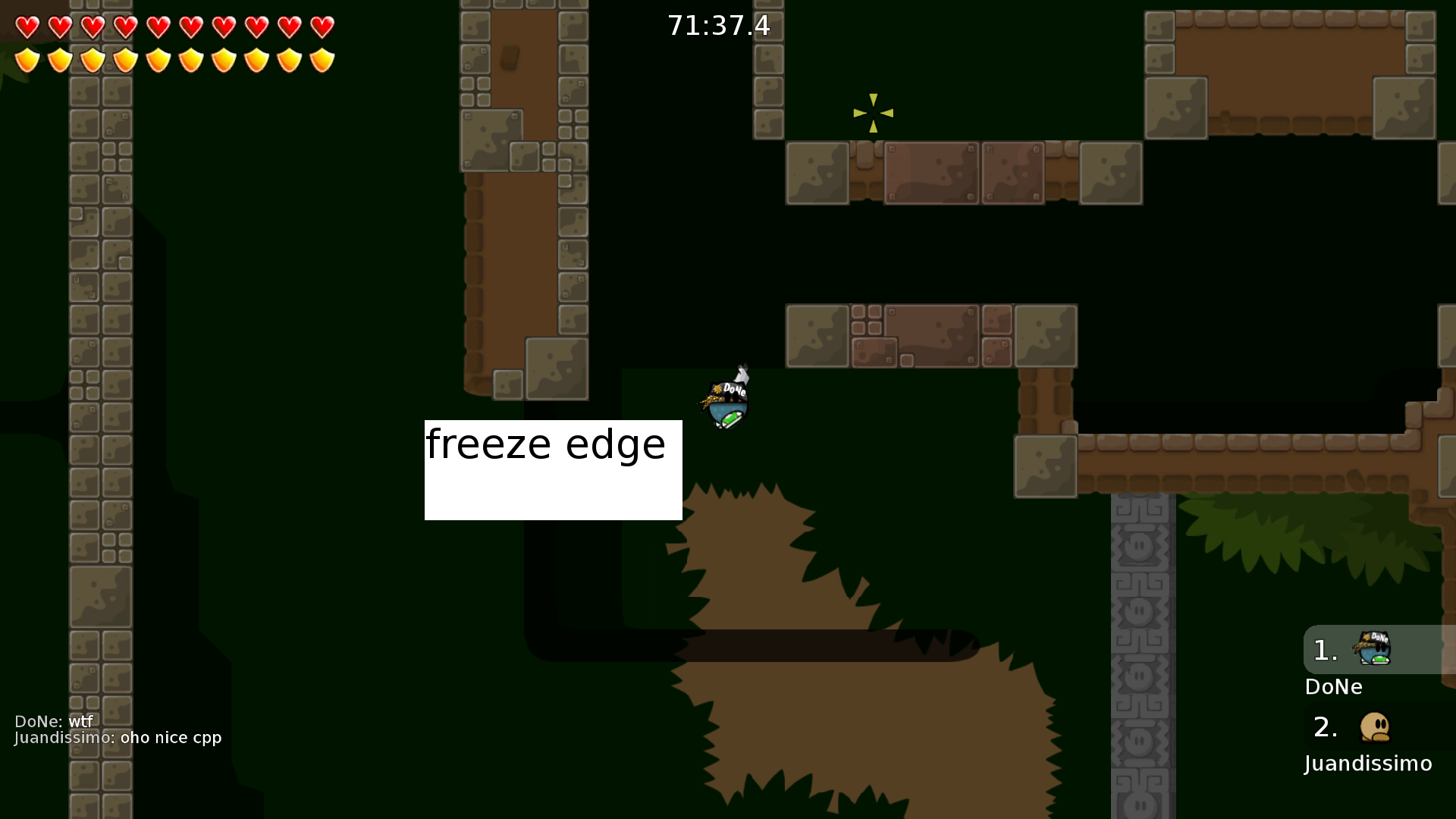
Task: Click Juandissimo's avatar in the leaderboard
Action: point(1375,726)
